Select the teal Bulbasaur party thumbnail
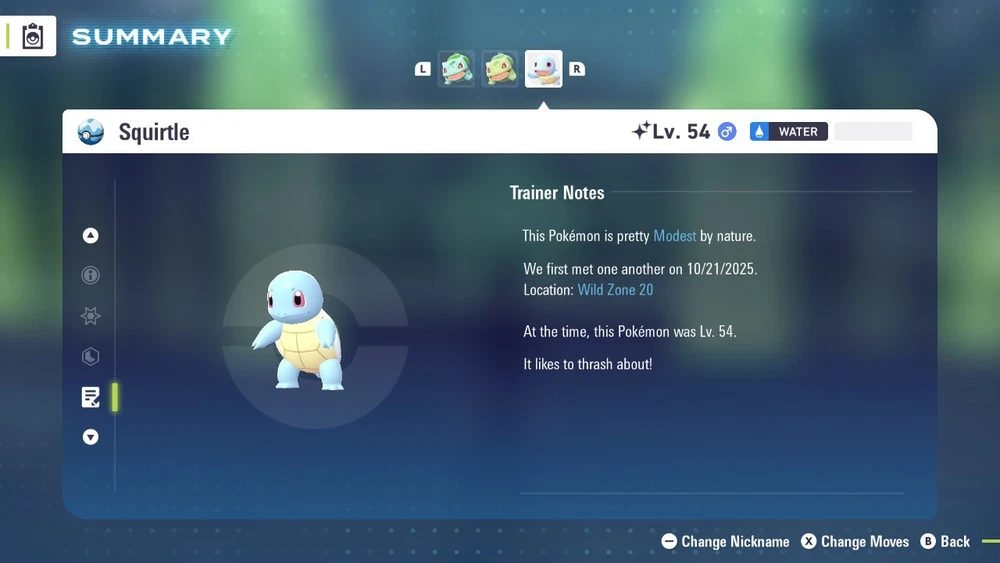The image size is (1000, 563). pos(457,69)
